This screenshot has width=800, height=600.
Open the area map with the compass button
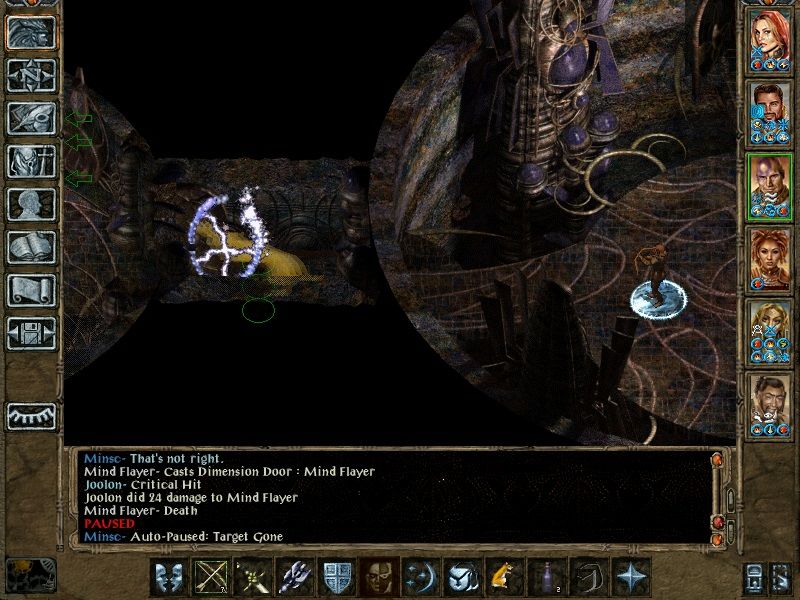click(x=32, y=75)
